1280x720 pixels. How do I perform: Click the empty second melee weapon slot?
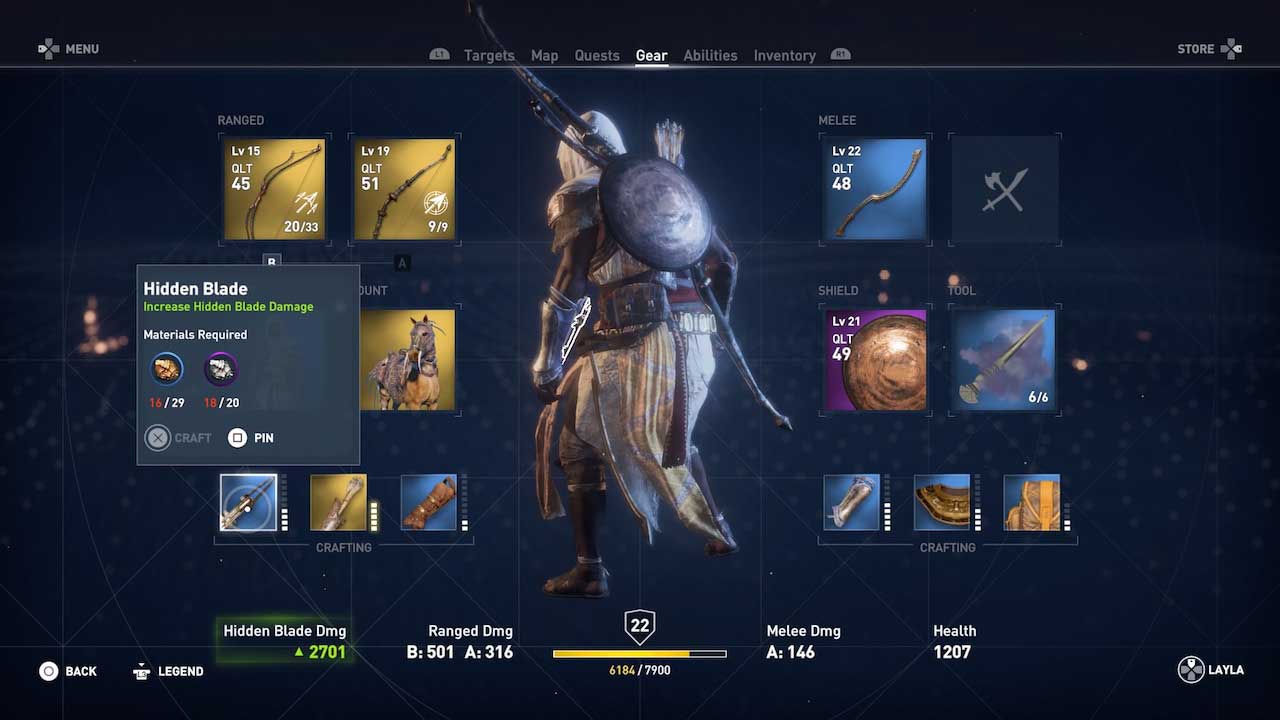[1005, 190]
